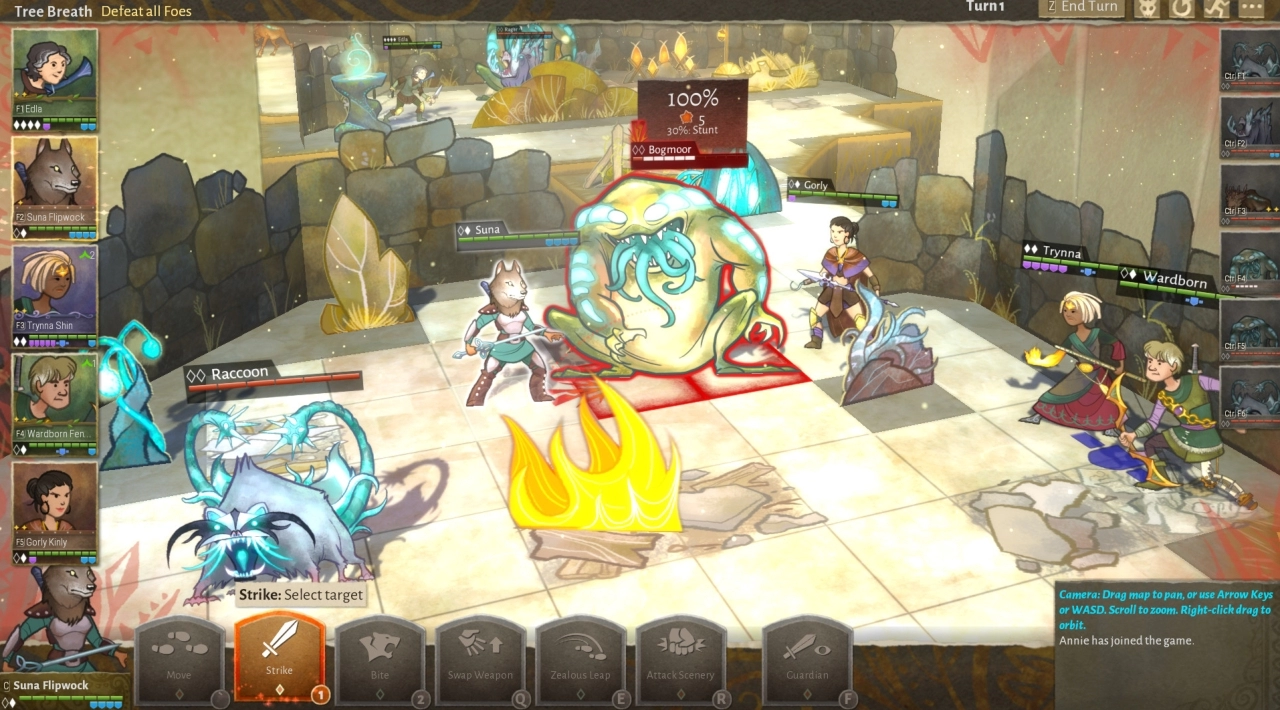Screen dimensions: 1280x710
Task: Click the horned skull icon button
Action: coord(1147,8)
